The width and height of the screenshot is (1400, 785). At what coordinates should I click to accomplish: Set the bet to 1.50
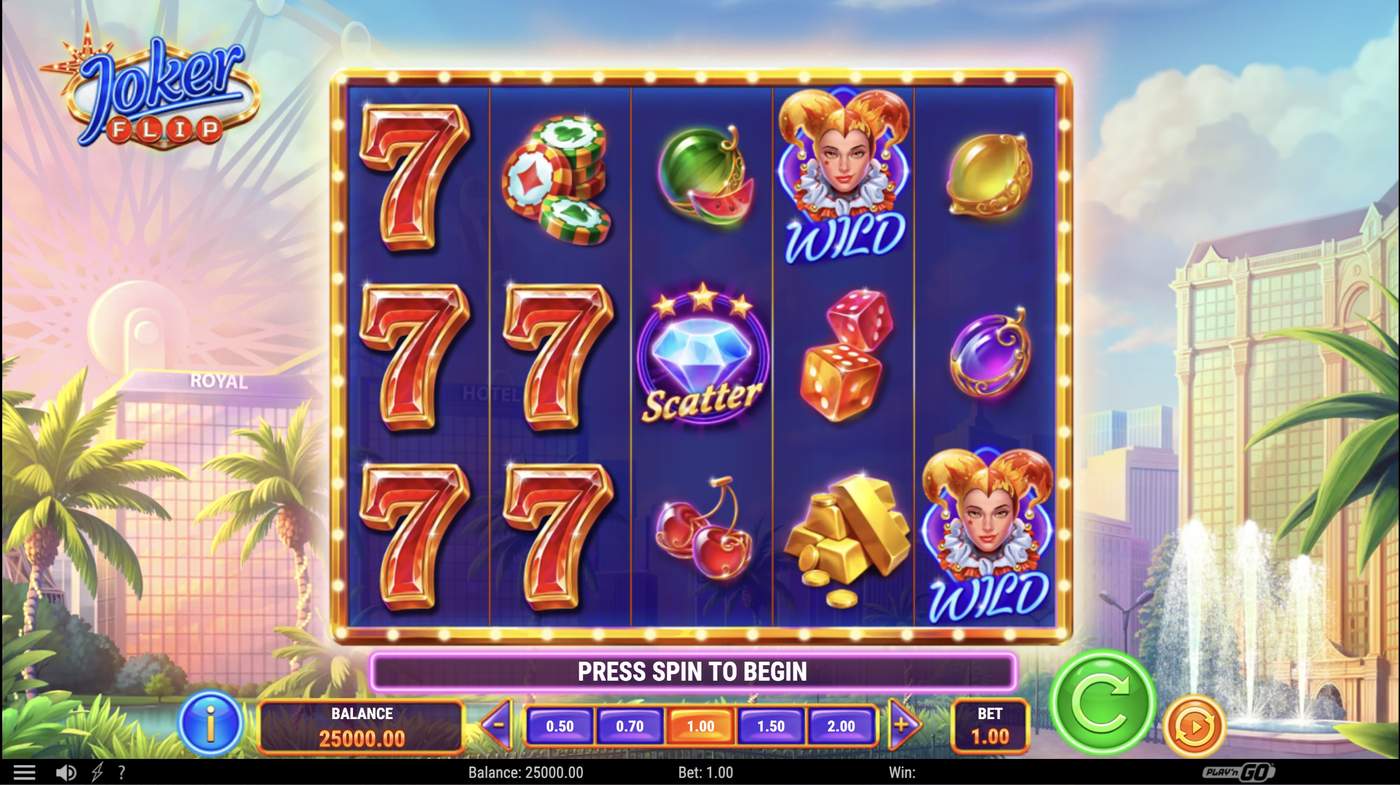771,726
